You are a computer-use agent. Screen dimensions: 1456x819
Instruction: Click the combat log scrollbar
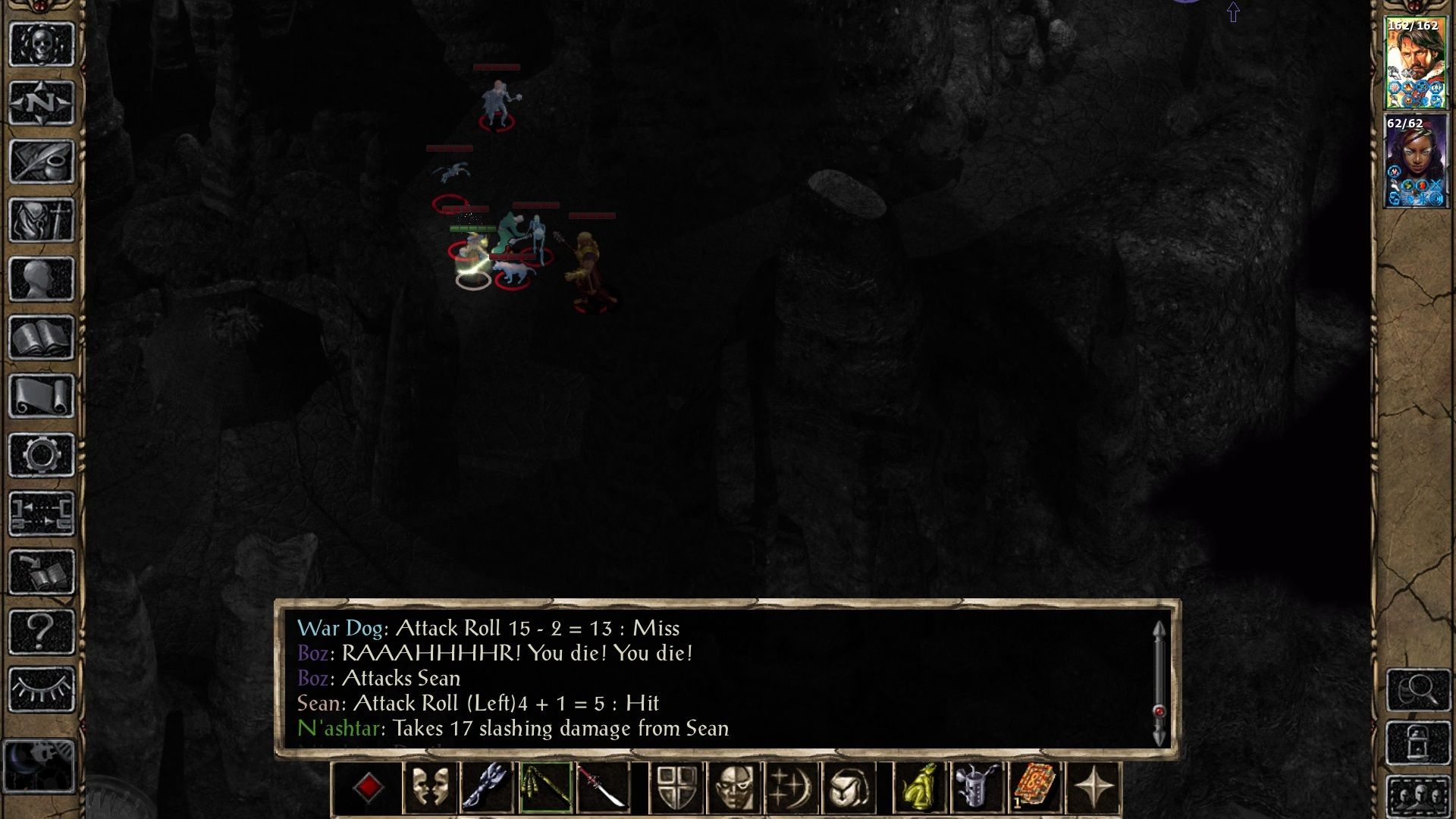[1159, 682]
